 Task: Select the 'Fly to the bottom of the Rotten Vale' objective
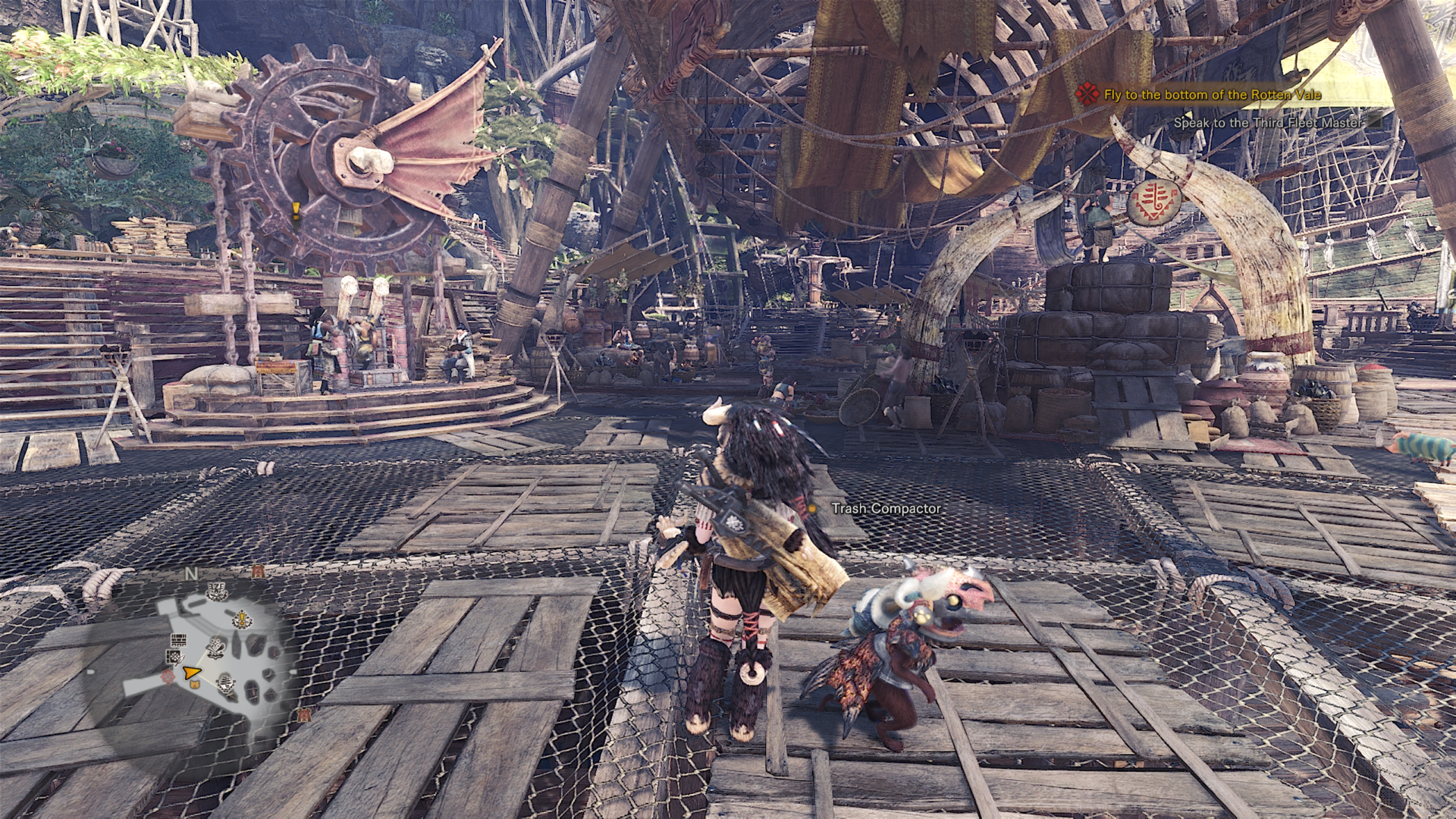(1212, 95)
